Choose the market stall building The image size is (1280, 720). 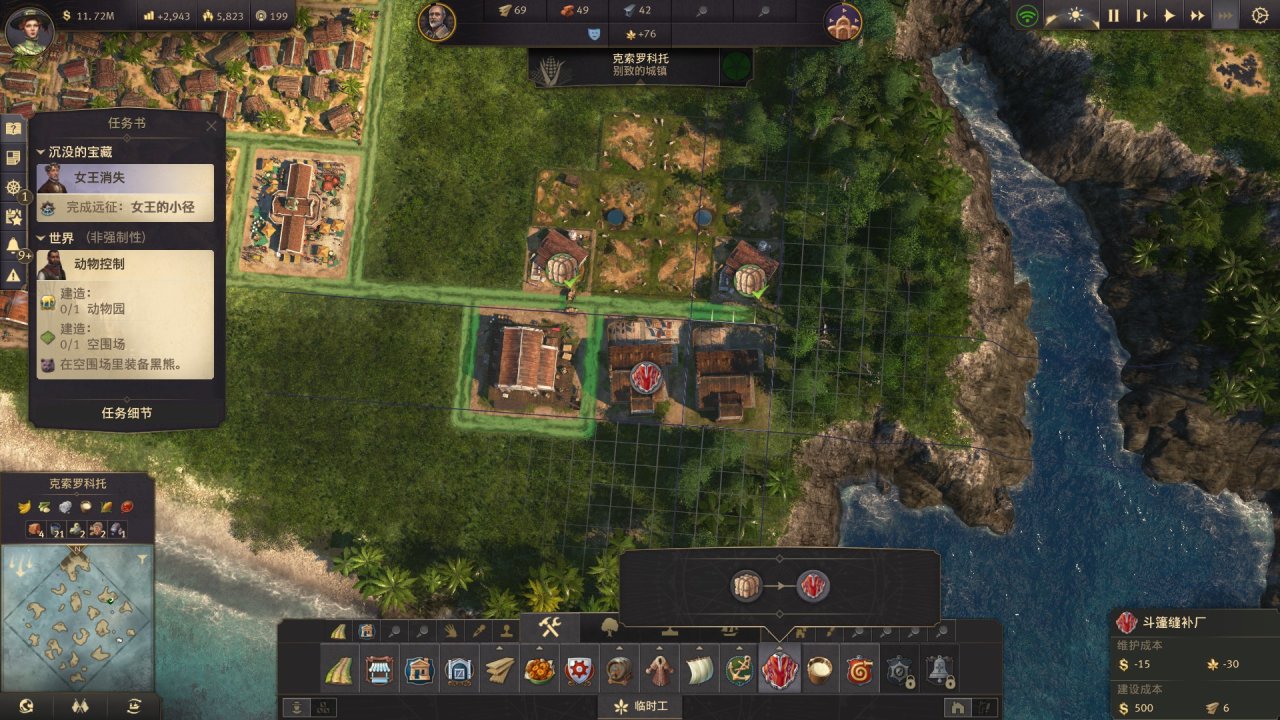(379, 670)
